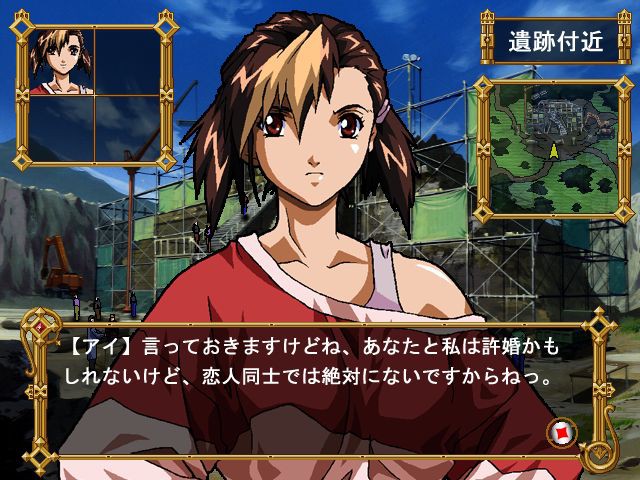
Task: Advance dialogue with the red gem icon
Action: tap(560, 433)
